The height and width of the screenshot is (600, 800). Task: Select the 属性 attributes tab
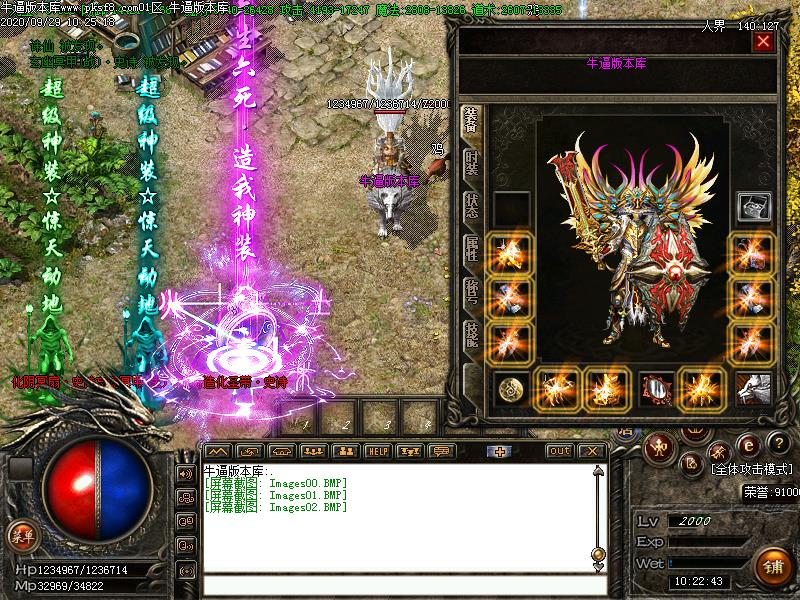tap(471, 247)
